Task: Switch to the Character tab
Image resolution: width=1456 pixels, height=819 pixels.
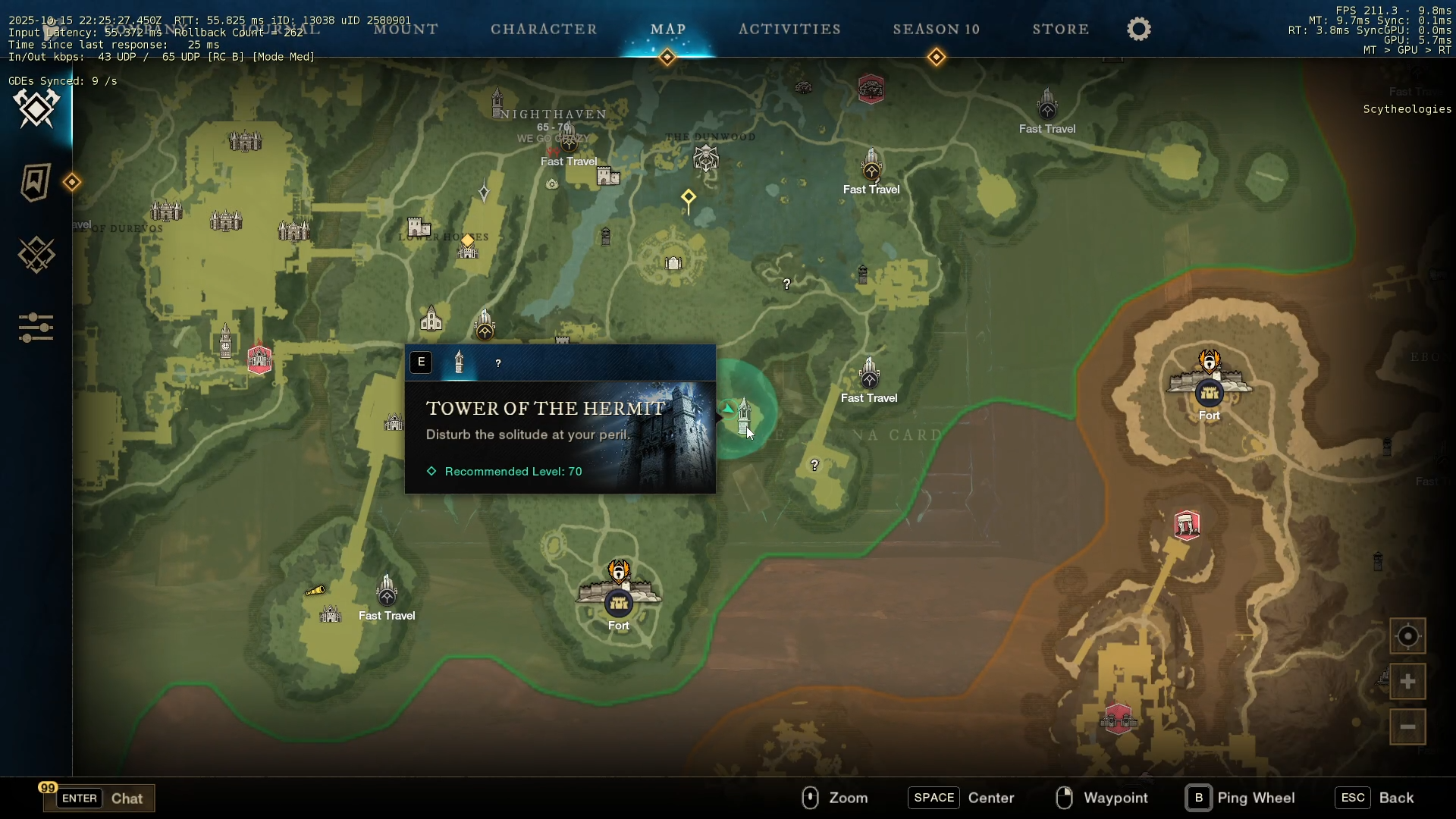Action: click(544, 29)
